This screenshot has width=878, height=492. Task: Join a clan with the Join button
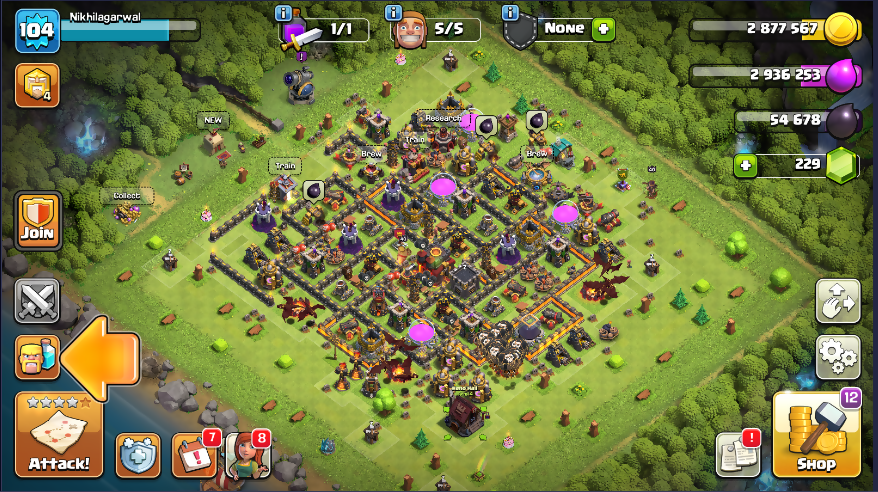tap(37, 222)
